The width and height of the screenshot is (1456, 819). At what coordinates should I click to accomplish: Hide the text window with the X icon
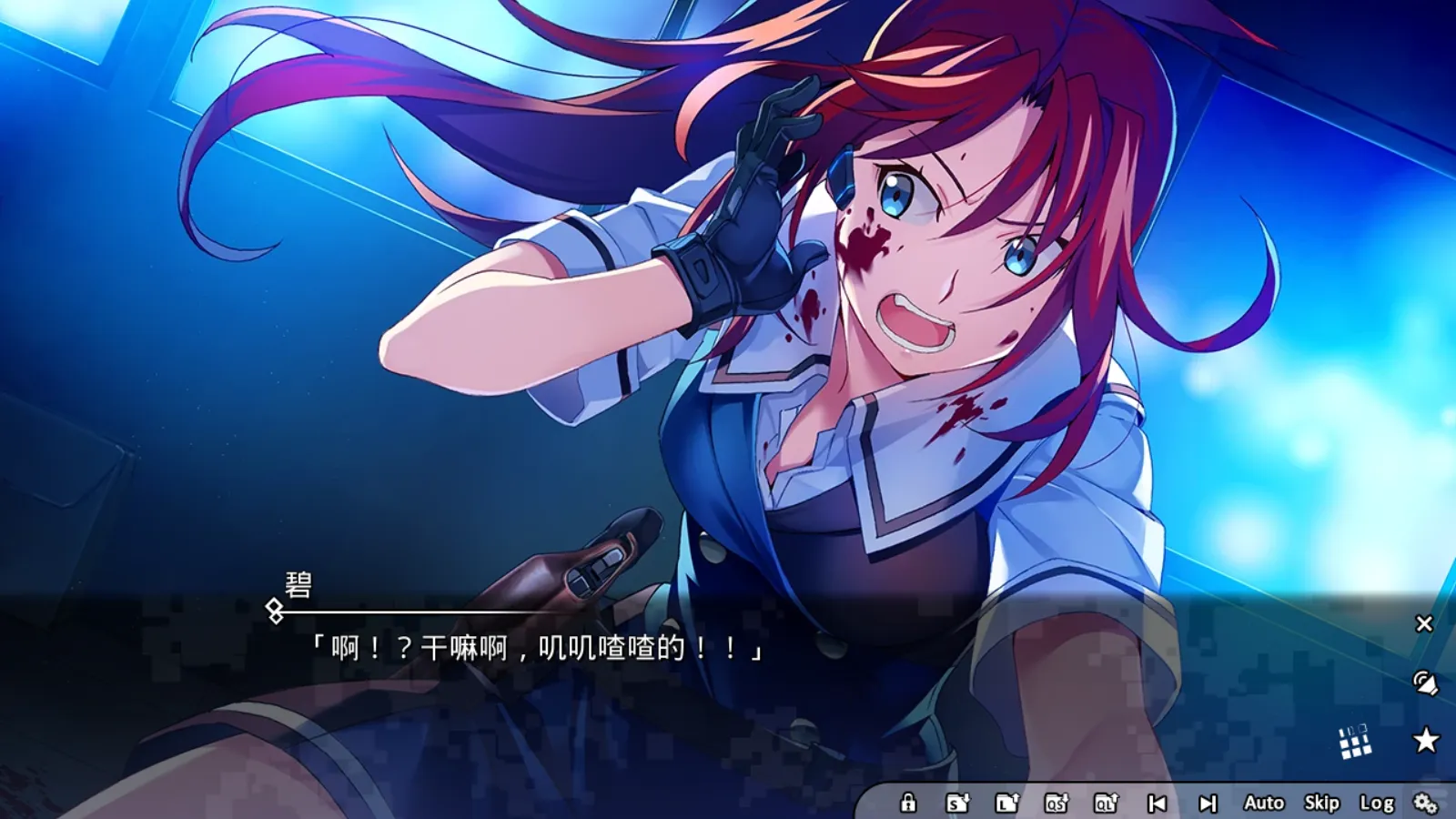(x=1423, y=622)
